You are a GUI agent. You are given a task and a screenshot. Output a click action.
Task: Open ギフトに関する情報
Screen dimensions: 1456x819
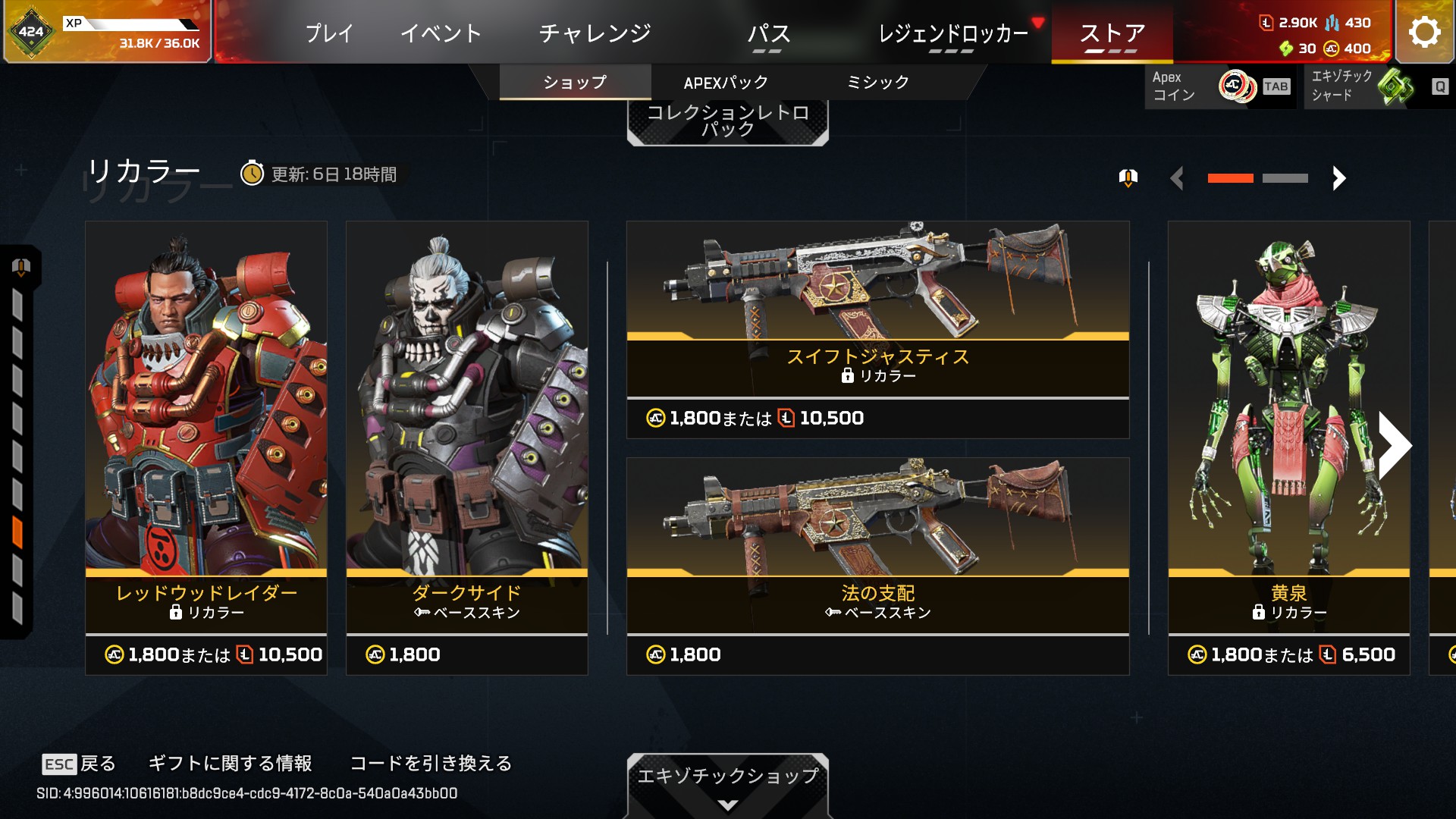point(231,763)
